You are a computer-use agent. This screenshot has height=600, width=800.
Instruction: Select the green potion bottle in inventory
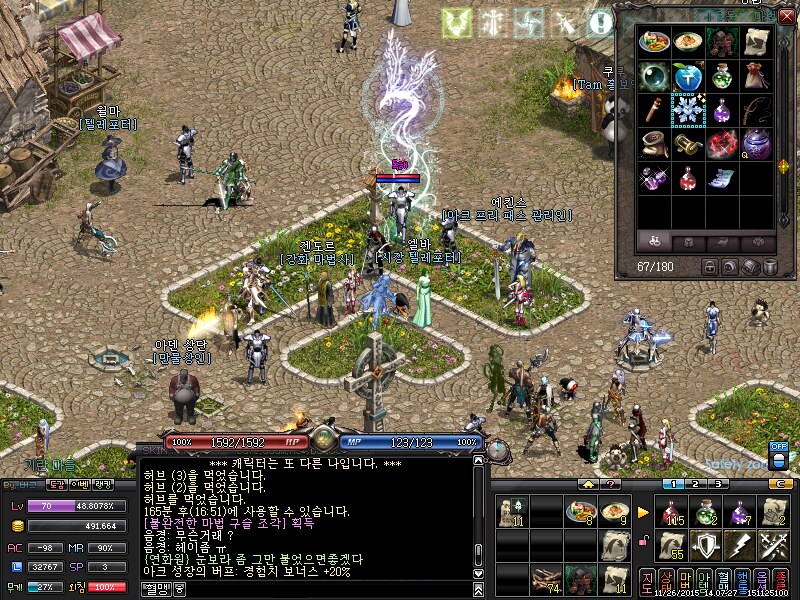(723, 77)
